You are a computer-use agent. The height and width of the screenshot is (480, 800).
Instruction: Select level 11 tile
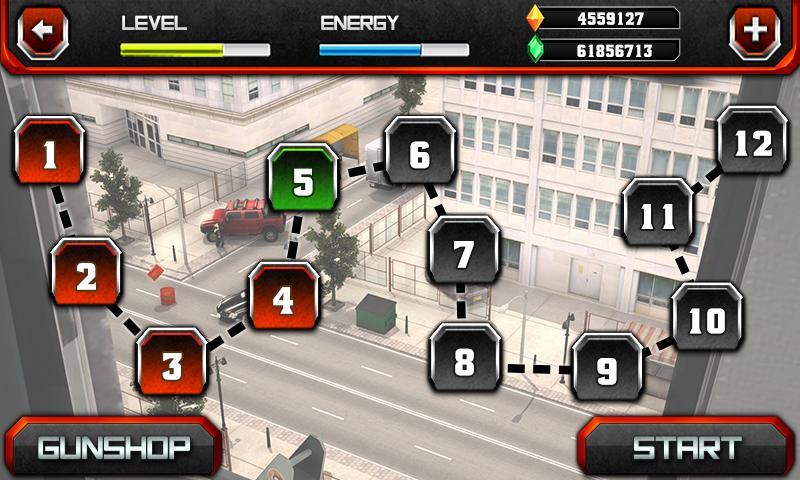658,215
